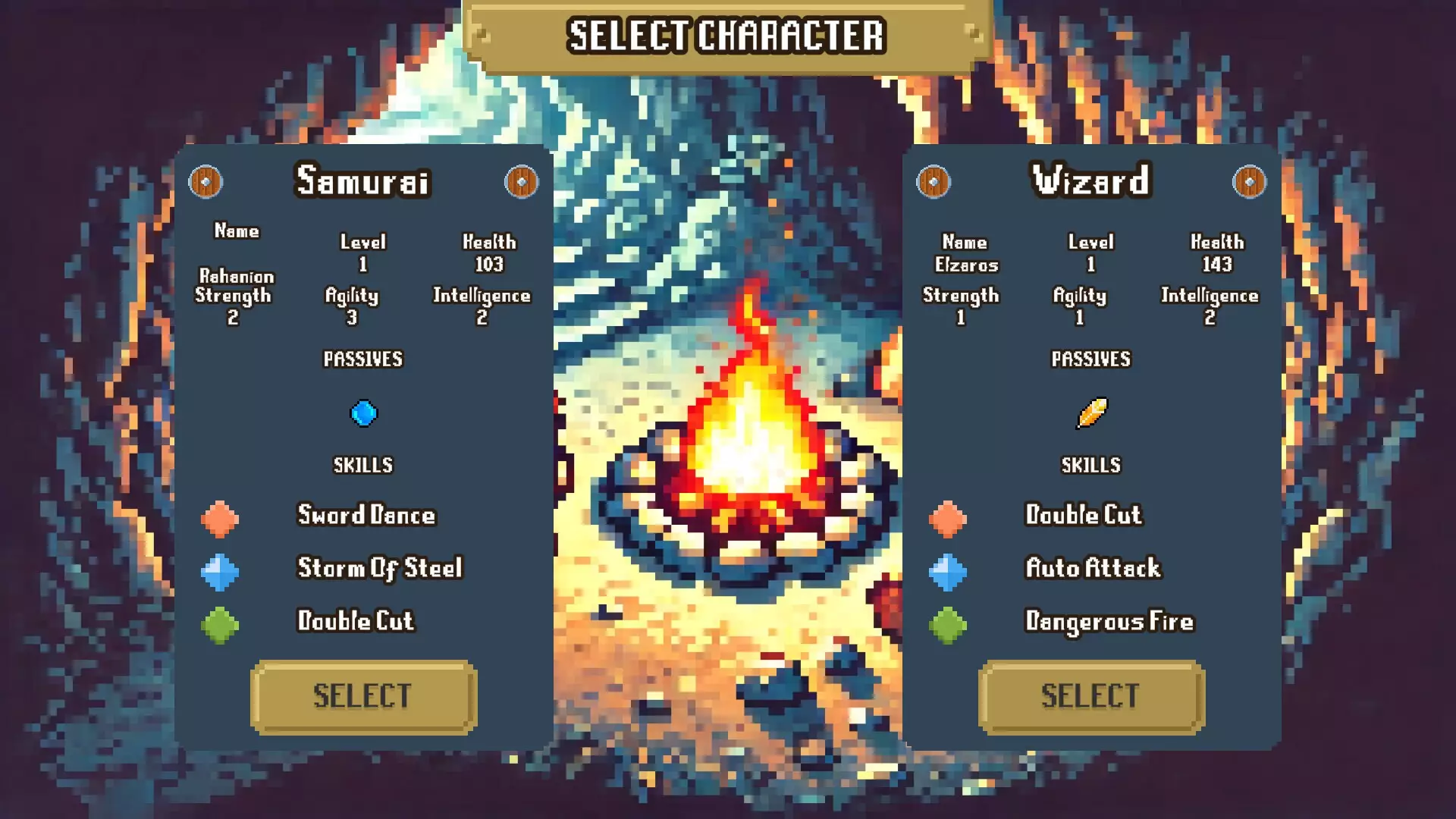
Task: Click the blue Storm Of Steel skill icon
Action: 220,571
